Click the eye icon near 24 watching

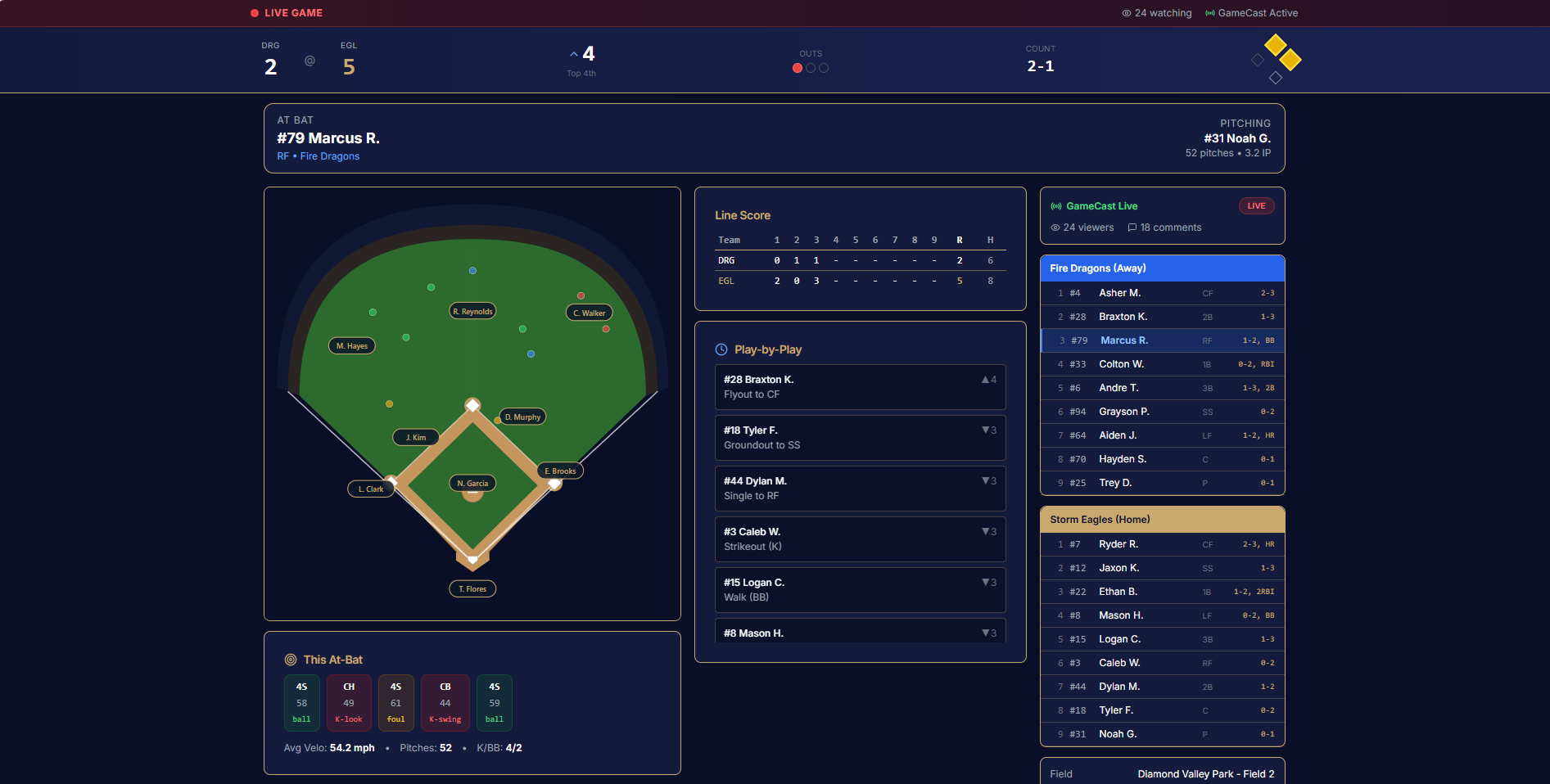coord(1127,13)
